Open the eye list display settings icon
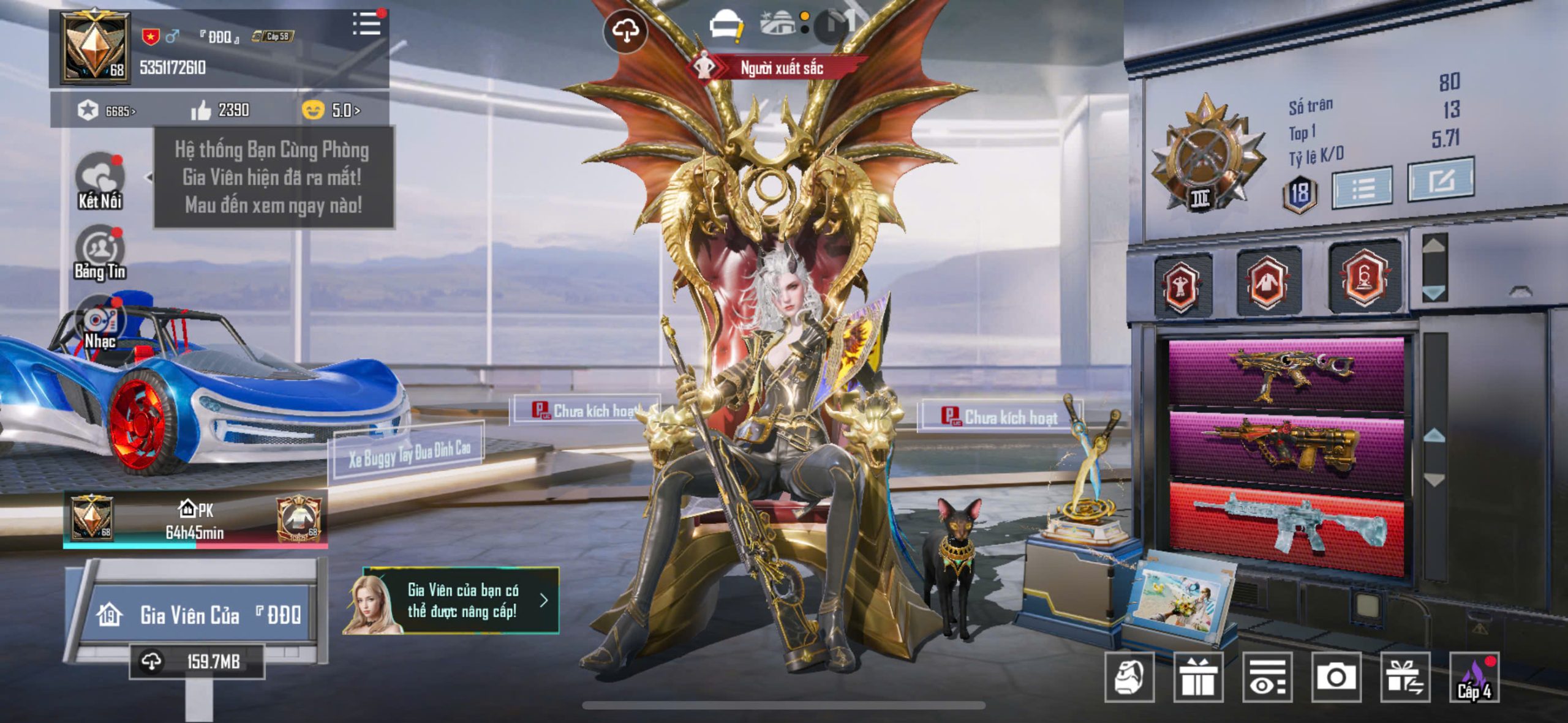Viewport: 1568px width, 723px height. point(1267,677)
